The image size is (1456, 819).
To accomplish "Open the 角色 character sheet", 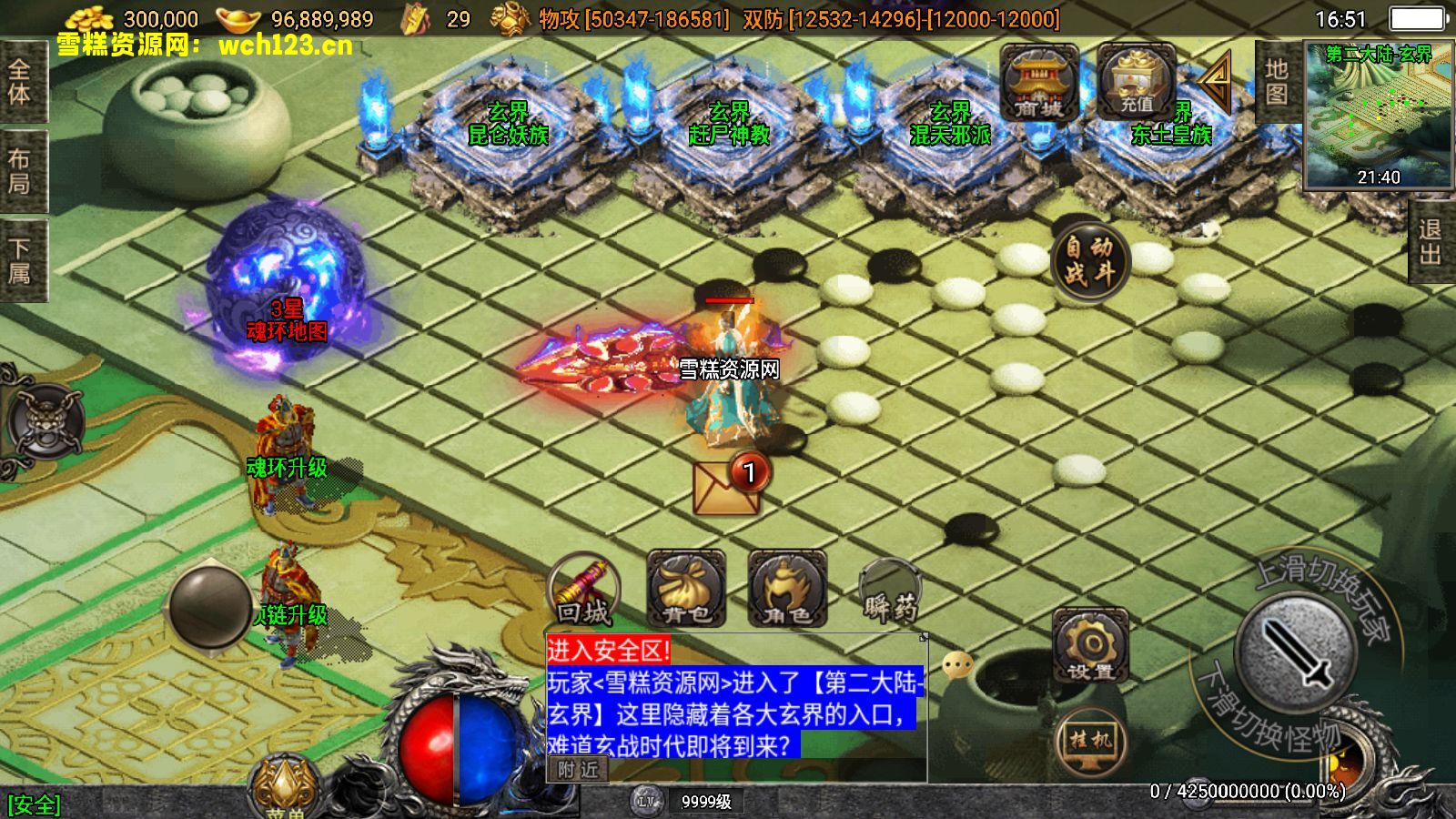I will [x=787, y=590].
